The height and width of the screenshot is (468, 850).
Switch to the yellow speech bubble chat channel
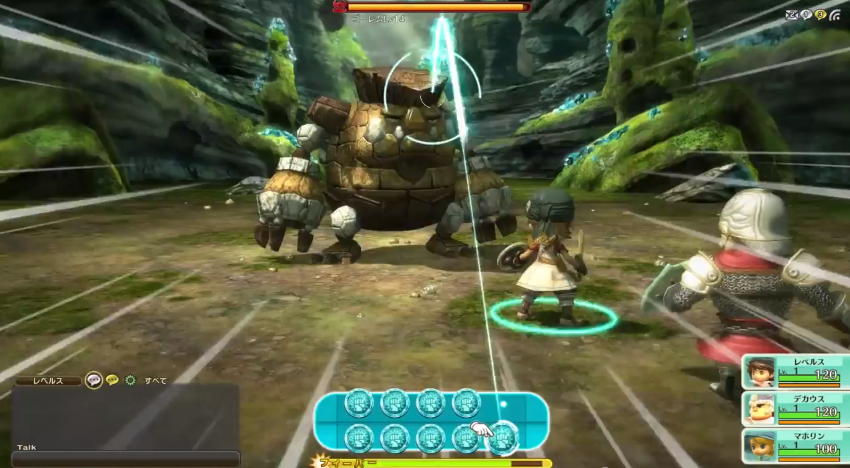pyautogui.click(x=112, y=380)
